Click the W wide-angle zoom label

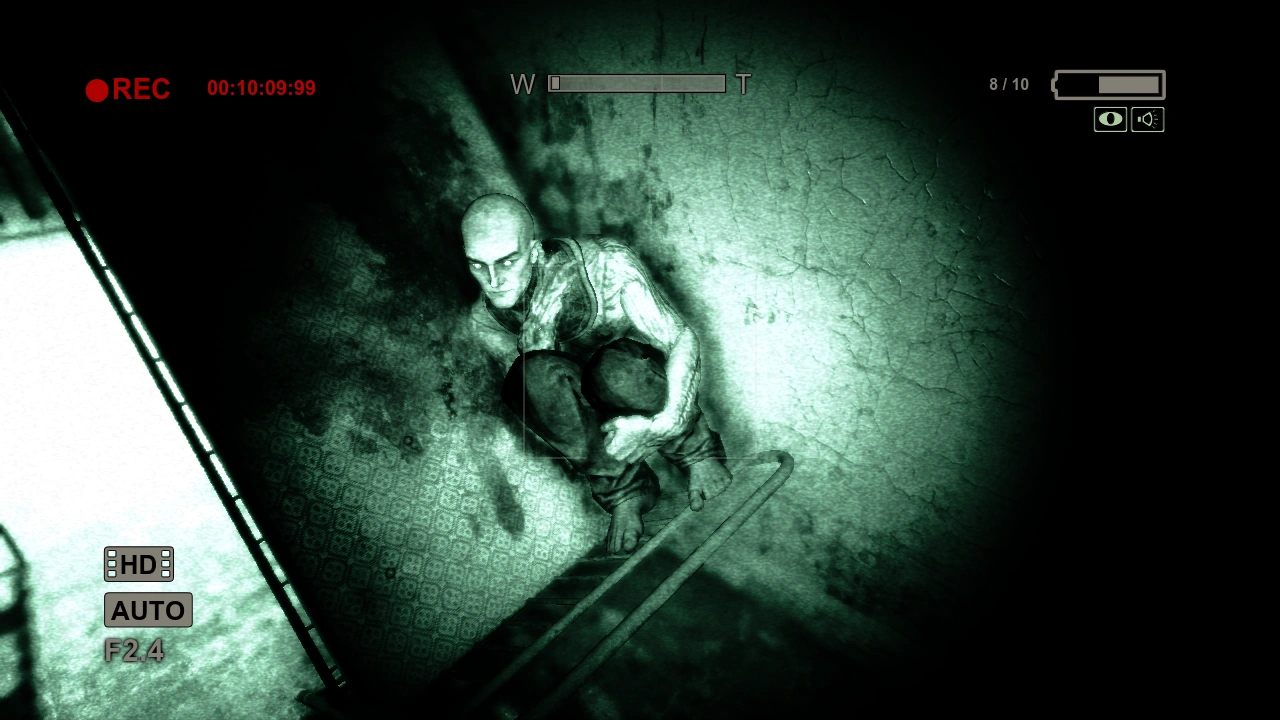coord(522,84)
